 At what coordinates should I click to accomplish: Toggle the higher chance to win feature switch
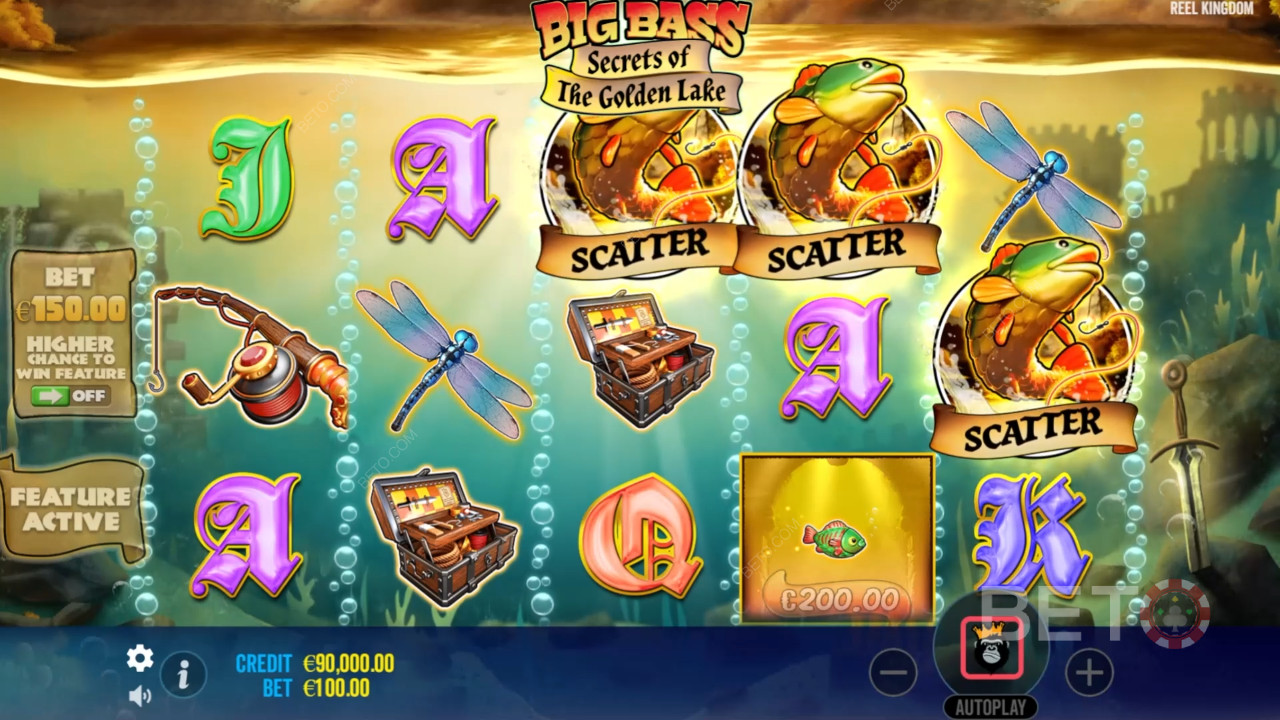point(71,396)
